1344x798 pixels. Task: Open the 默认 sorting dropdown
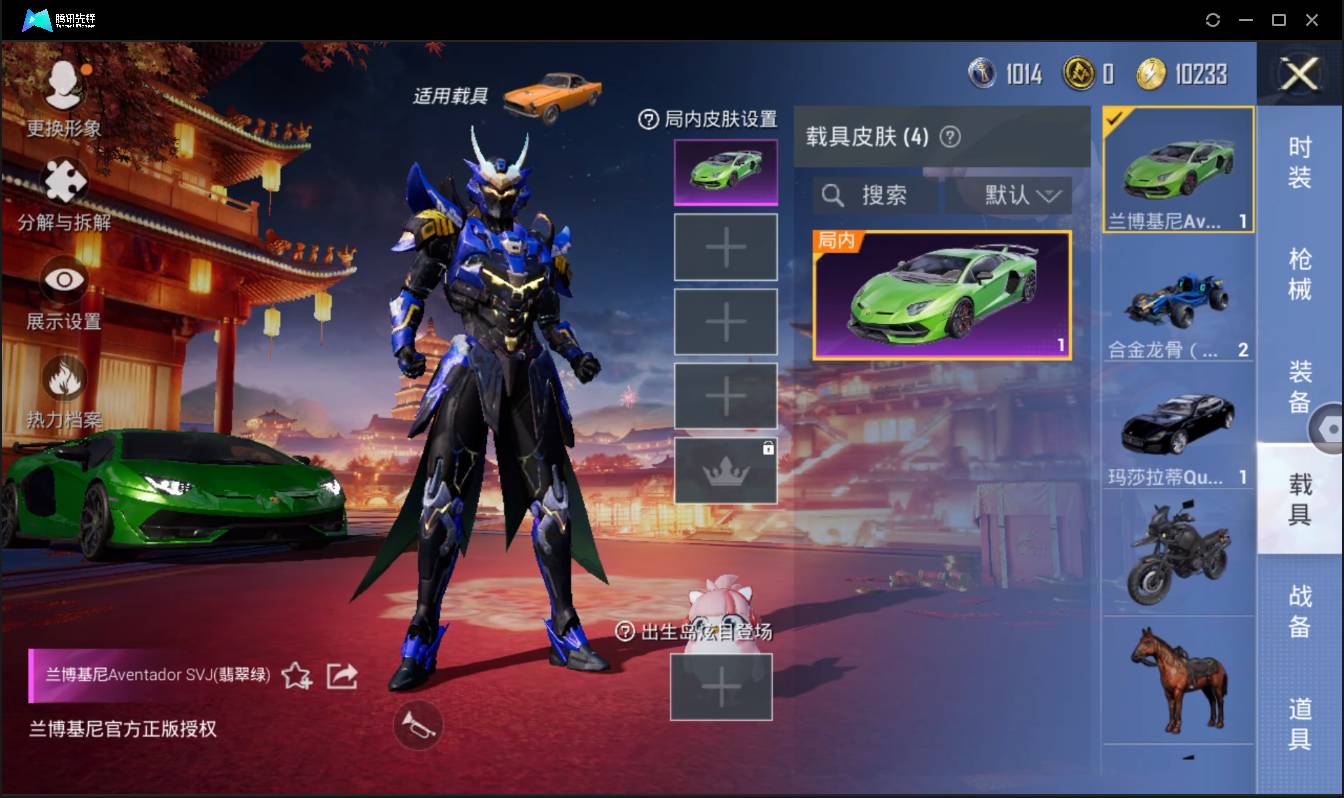(x=1010, y=195)
